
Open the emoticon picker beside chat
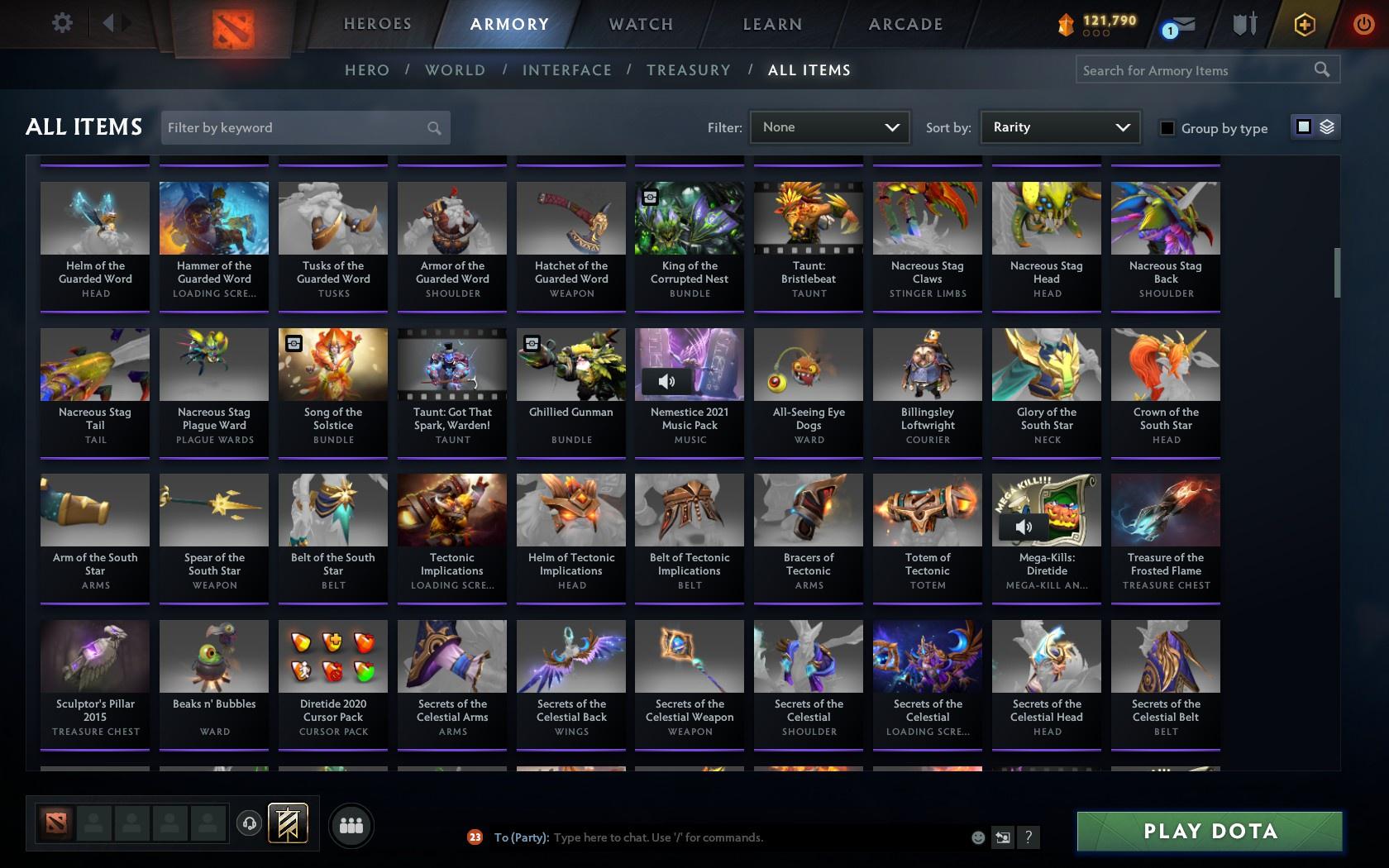(977, 837)
